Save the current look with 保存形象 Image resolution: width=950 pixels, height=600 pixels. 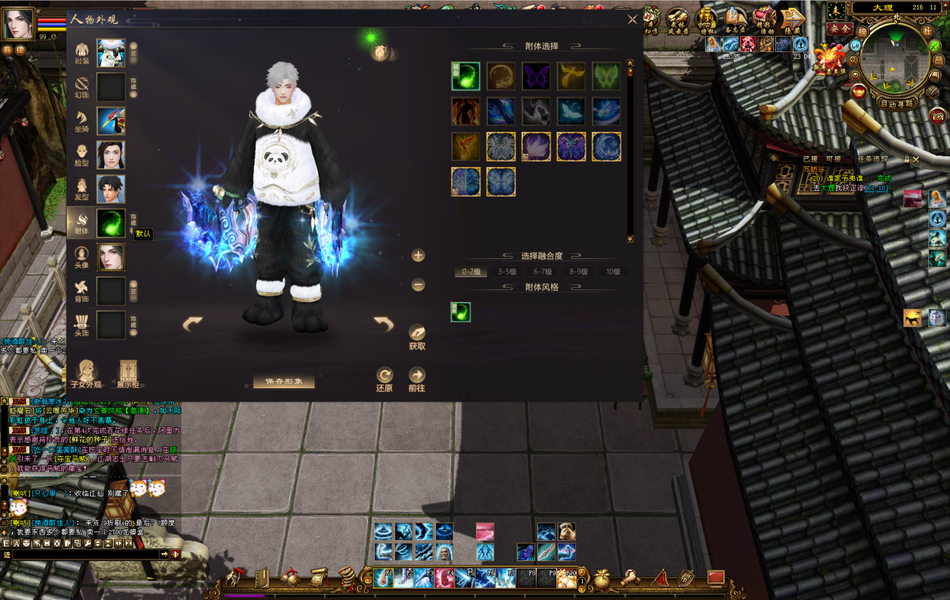point(283,382)
